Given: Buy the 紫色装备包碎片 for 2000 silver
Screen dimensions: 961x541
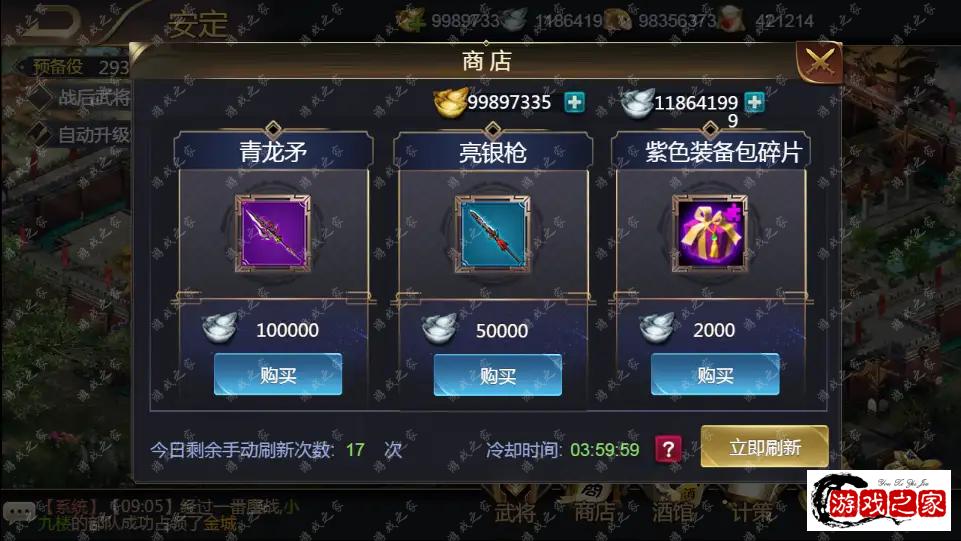Looking at the screenshot, I should coord(715,375).
